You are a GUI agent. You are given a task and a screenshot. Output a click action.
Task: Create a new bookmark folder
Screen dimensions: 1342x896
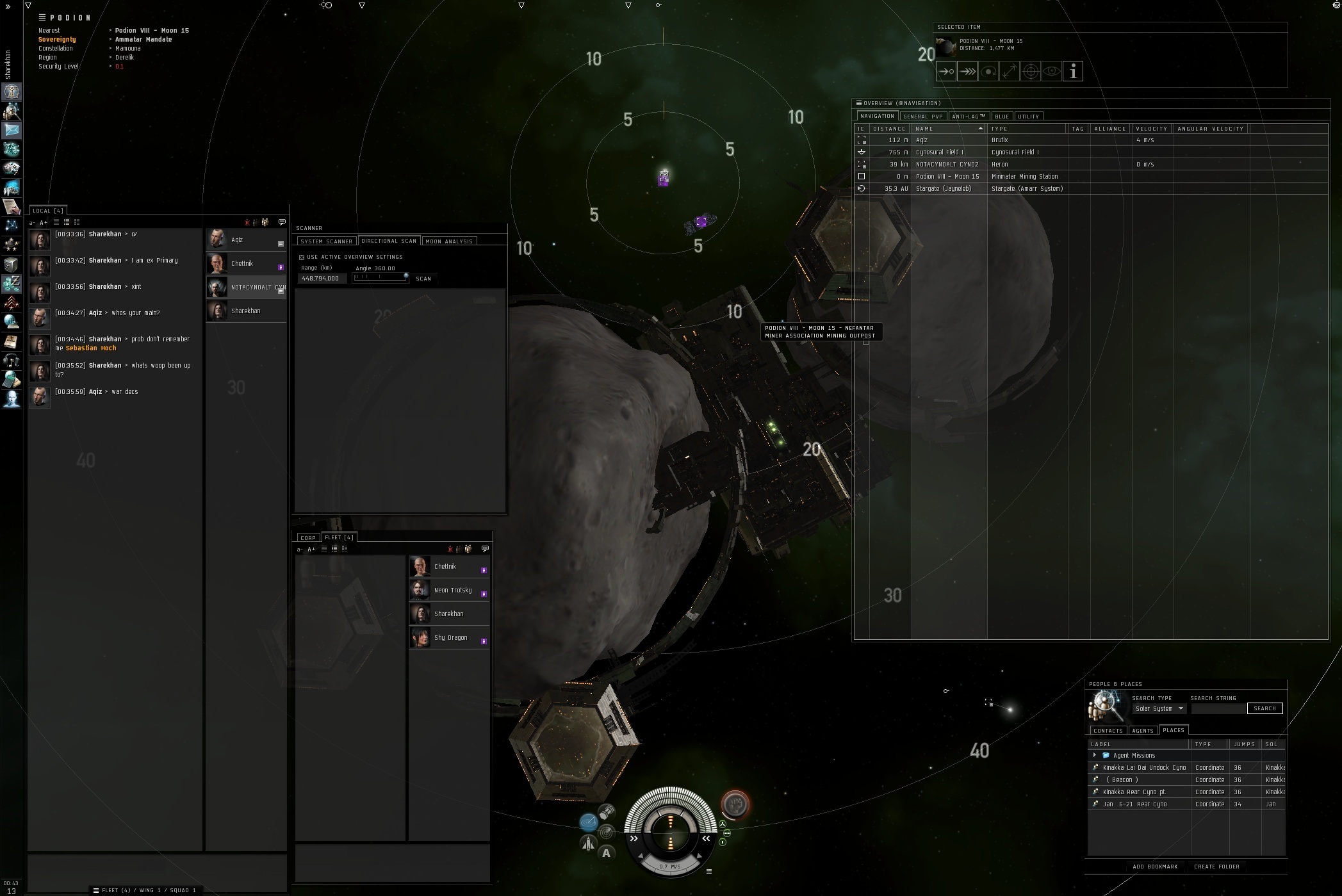[x=1216, y=867]
